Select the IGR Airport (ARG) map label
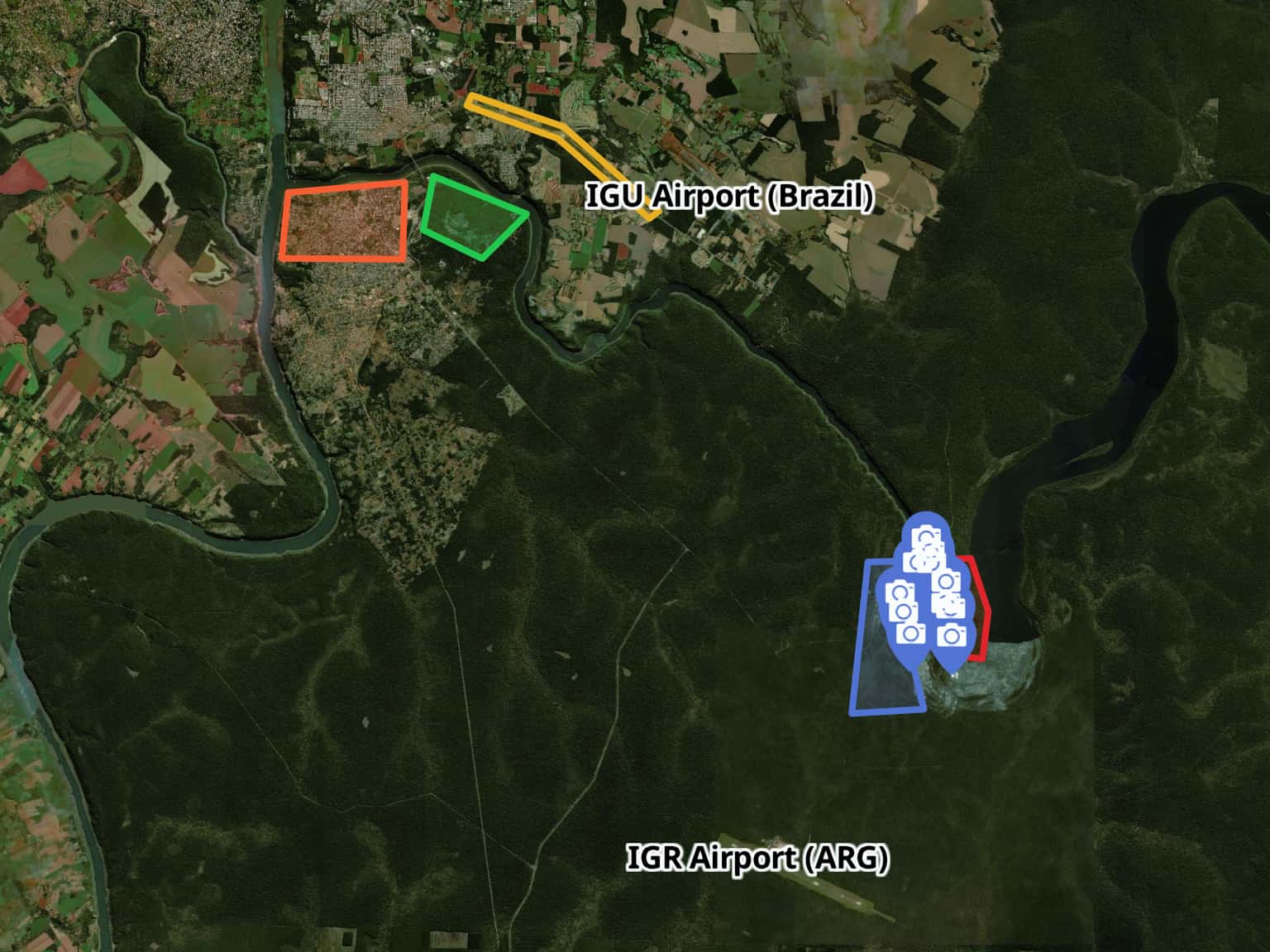The image size is (1270, 952). 757,859
